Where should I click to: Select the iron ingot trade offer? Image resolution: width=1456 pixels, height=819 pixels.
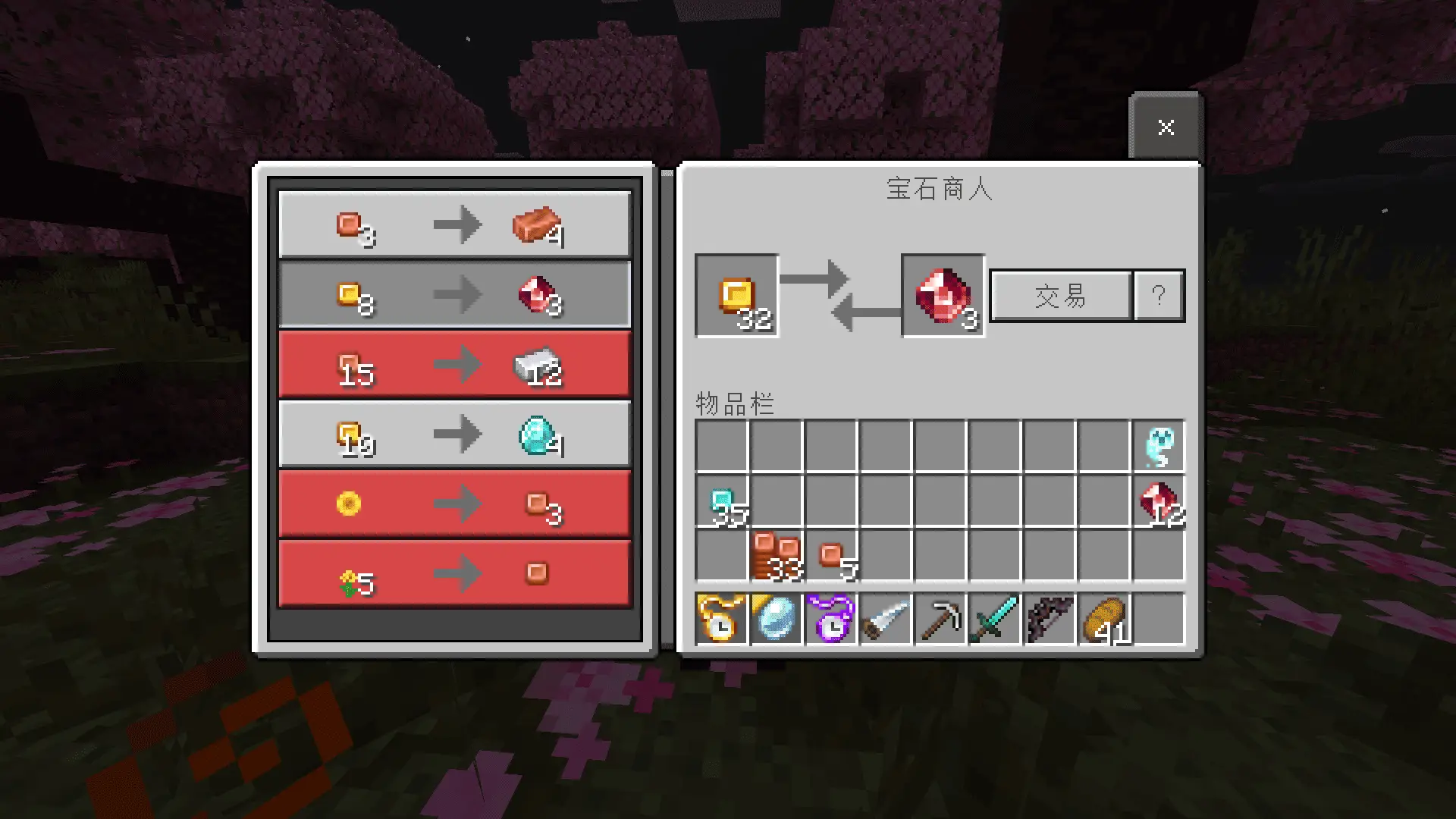point(454,365)
